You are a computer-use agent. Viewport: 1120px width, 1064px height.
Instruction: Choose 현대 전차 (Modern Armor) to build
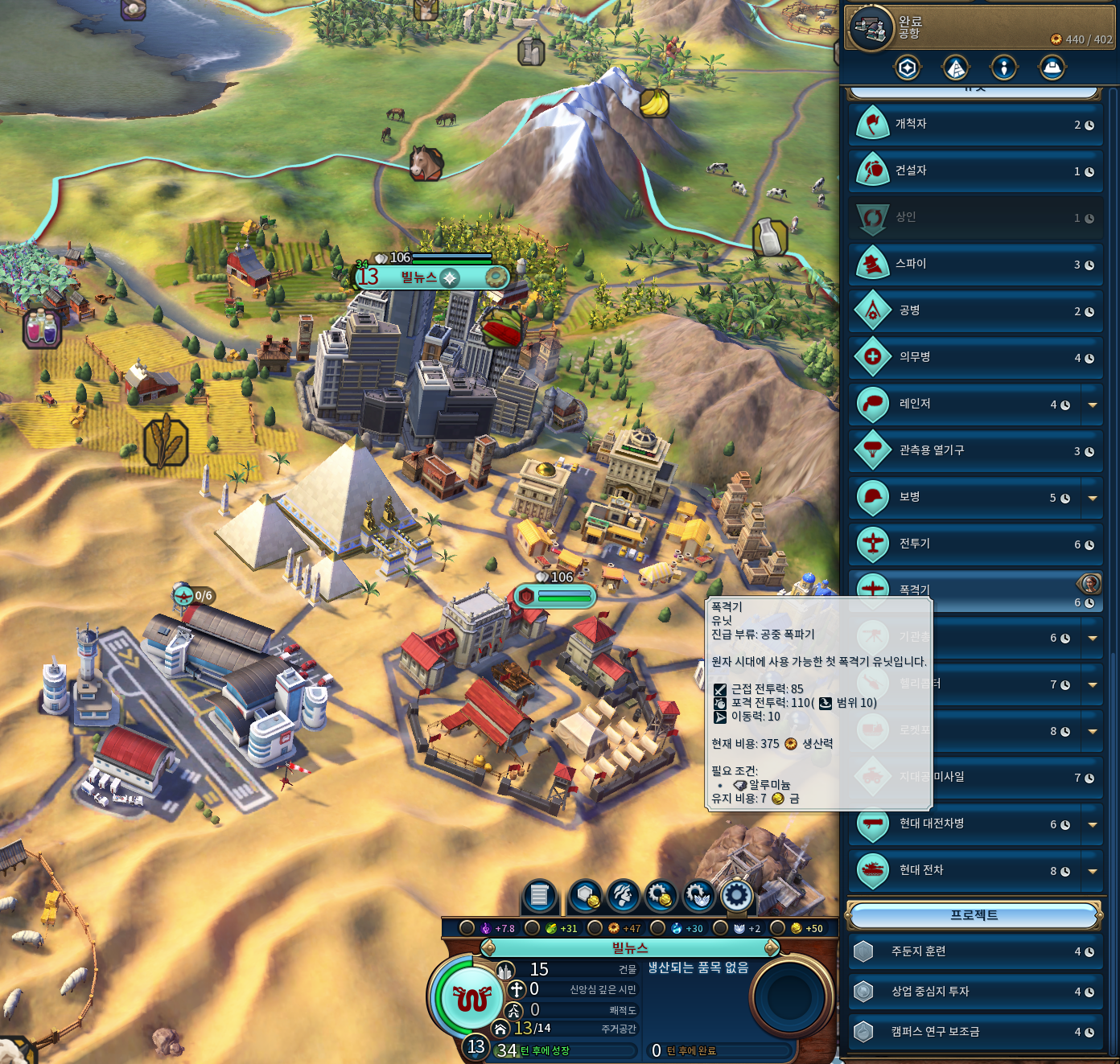click(966, 871)
